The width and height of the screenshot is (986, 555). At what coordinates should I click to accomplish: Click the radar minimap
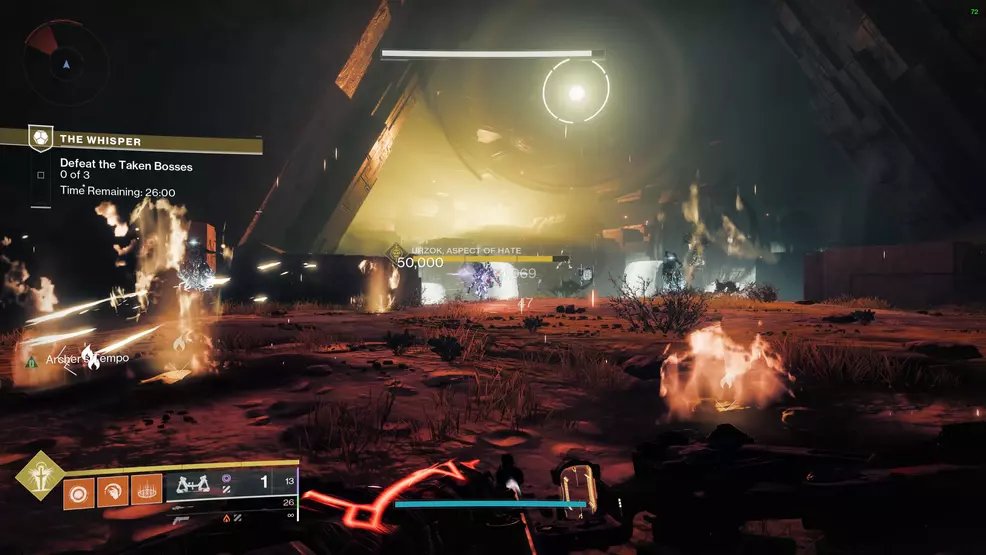click(66, 62)
